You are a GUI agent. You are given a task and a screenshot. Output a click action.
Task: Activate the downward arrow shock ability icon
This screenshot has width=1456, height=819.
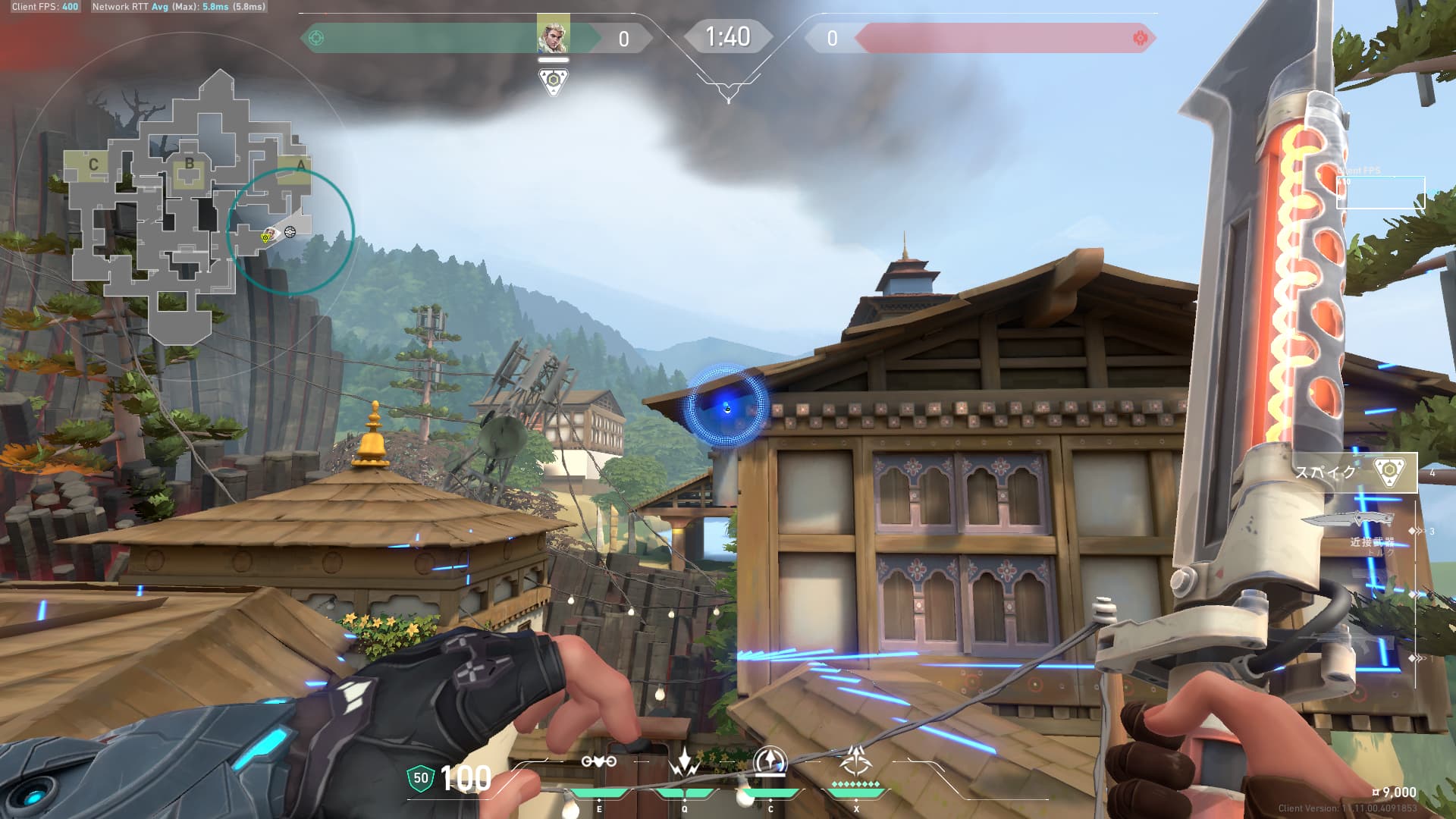[x=684, y=763]
